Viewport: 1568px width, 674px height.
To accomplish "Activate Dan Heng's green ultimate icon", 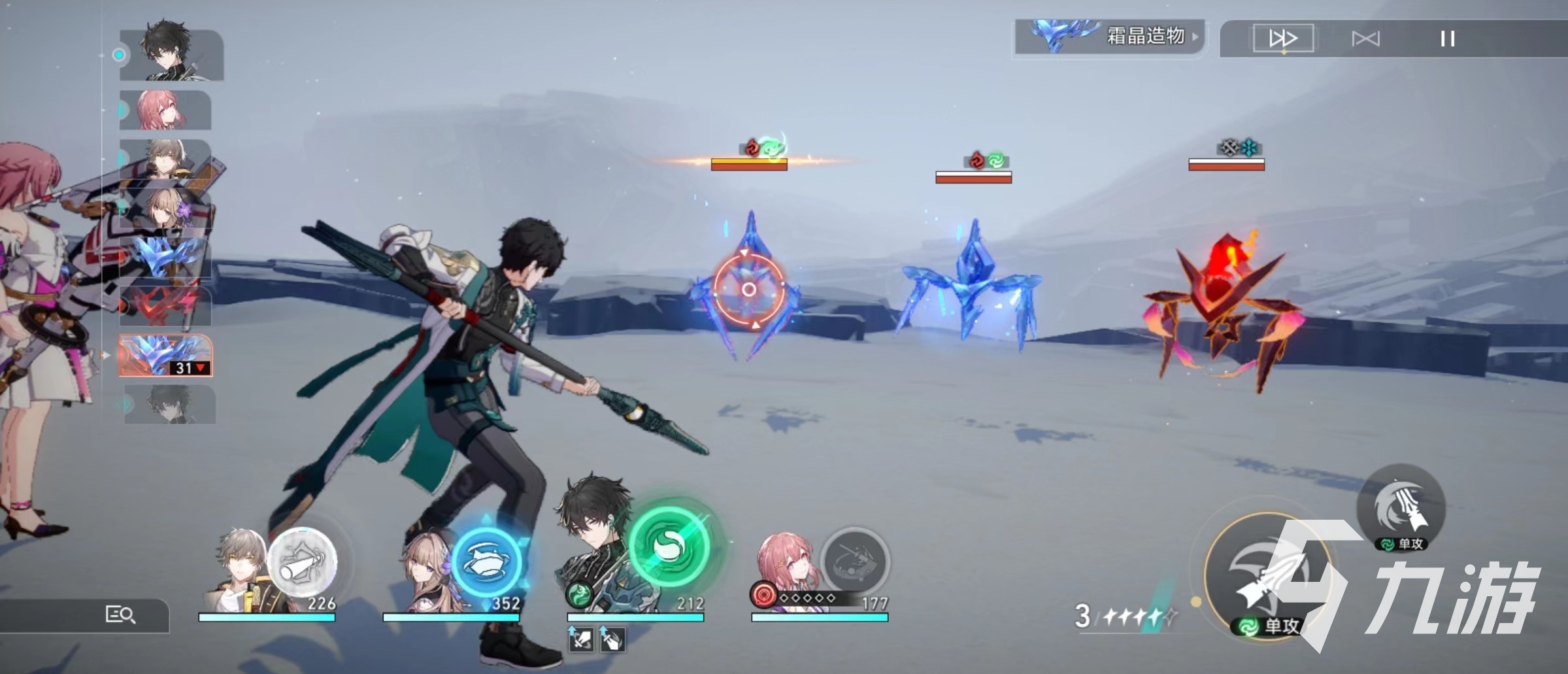I will coord(670,546).
